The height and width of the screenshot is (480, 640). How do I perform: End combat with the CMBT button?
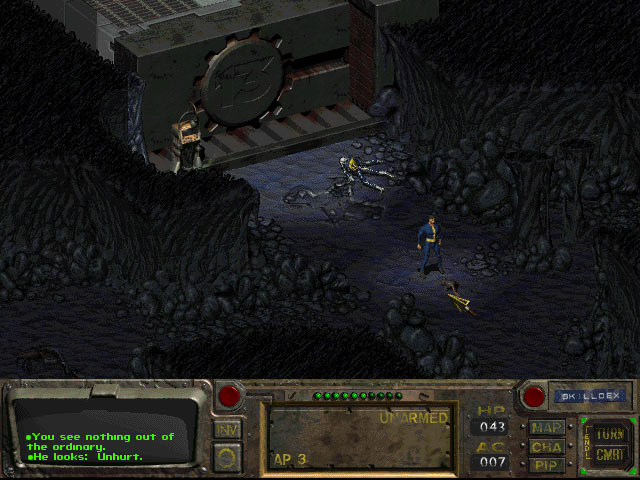point(608,456)
